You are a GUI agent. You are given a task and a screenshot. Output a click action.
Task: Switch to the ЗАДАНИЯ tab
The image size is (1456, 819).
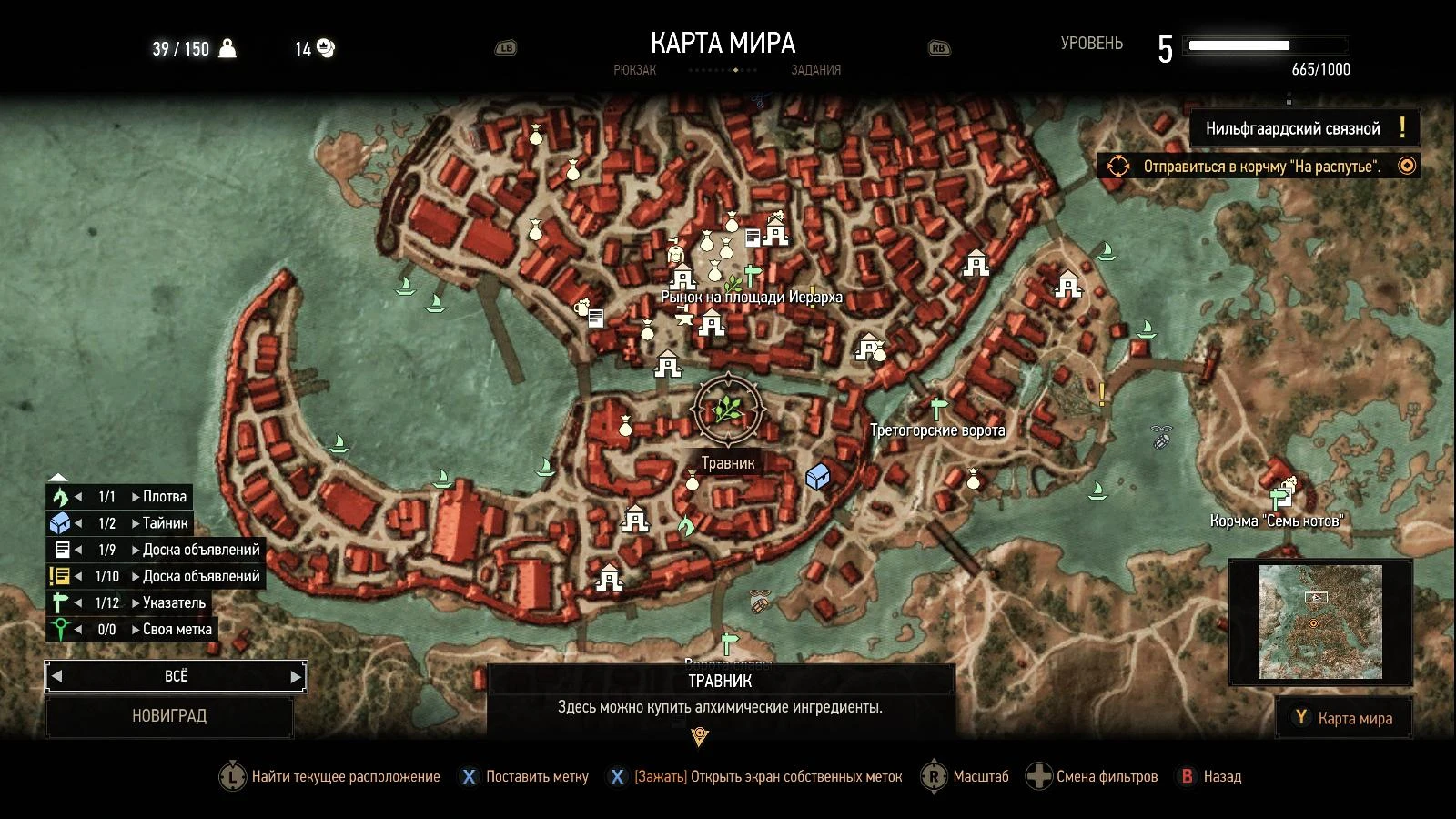(814, 70)
